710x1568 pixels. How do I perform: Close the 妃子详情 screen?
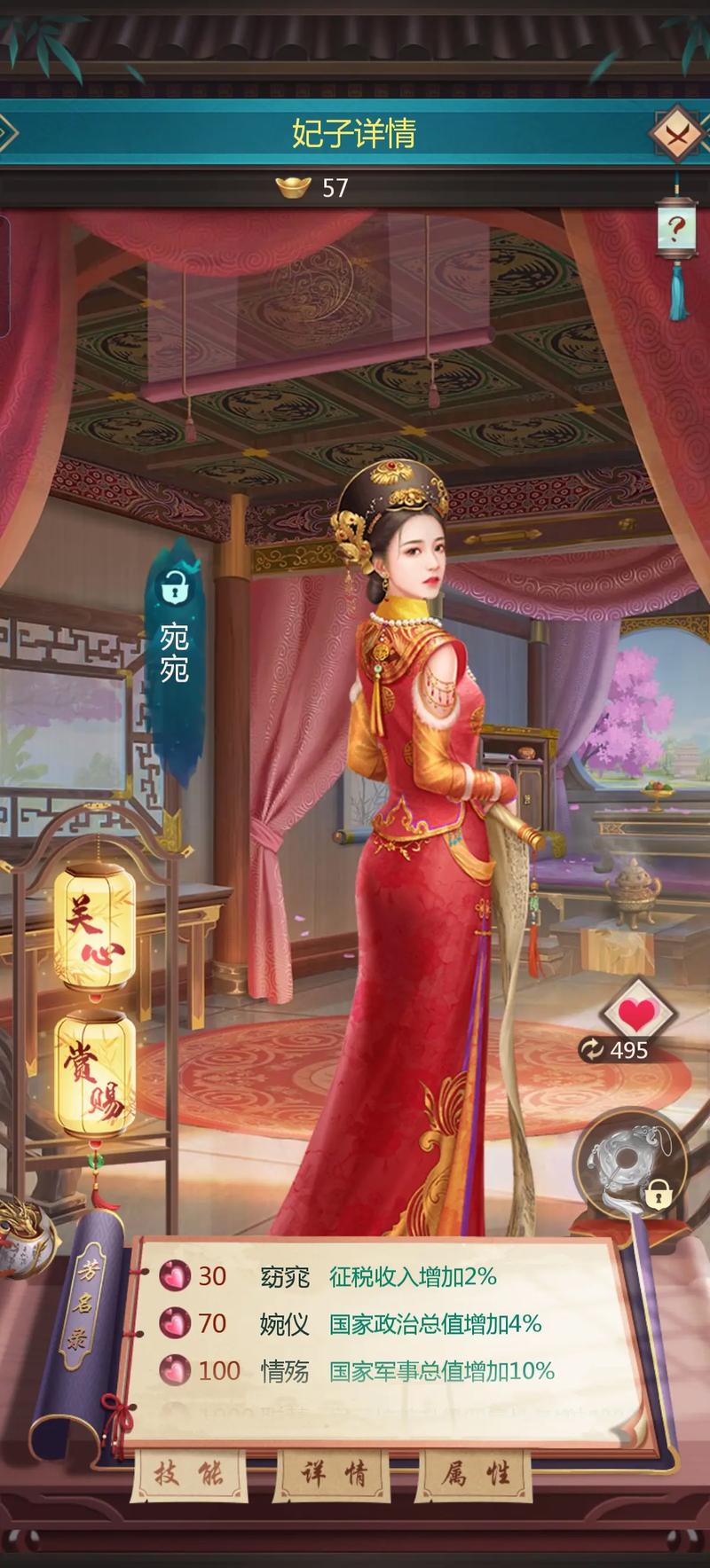[x=678, y=133]
